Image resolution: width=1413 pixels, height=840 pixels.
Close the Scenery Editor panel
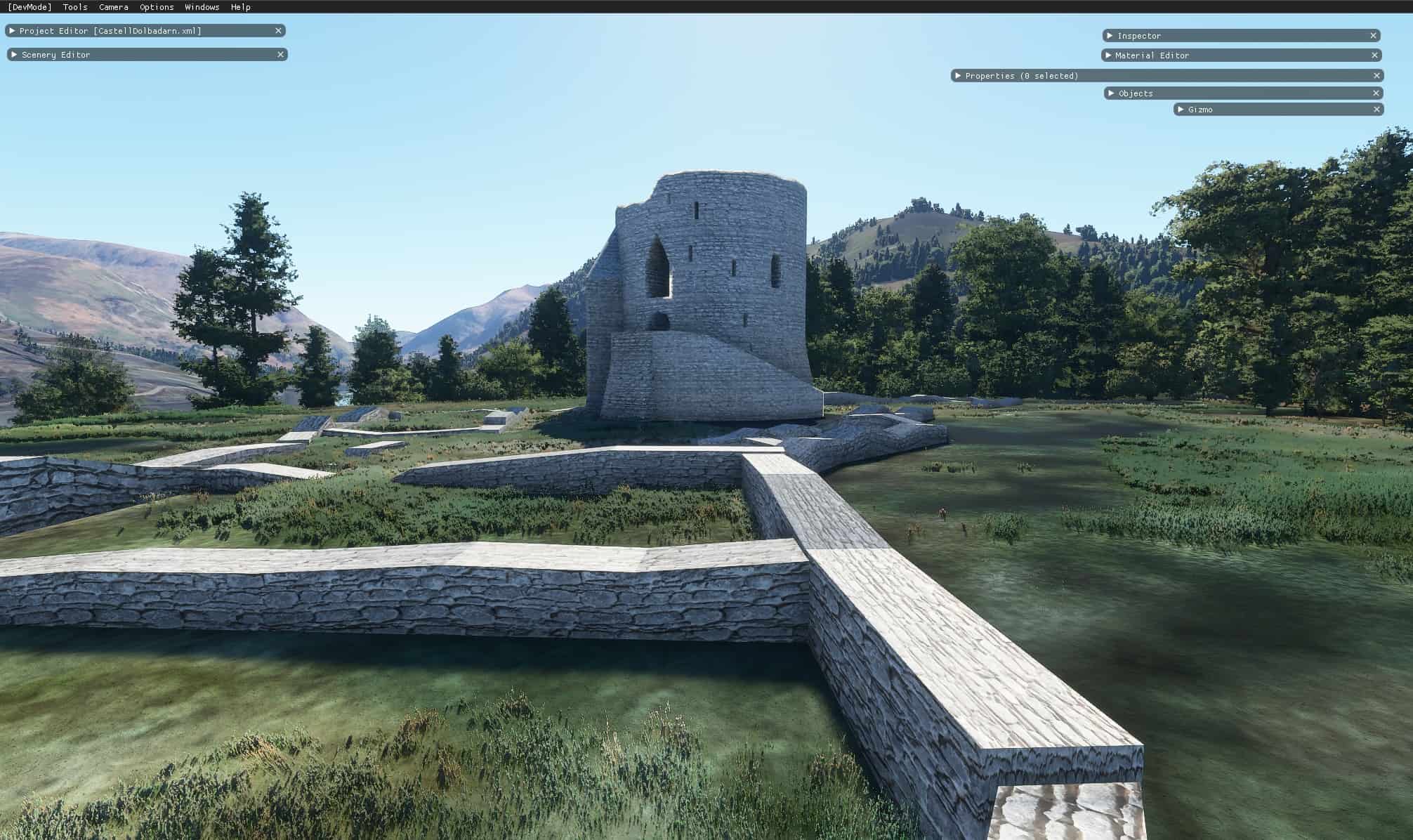click(280, 55)
